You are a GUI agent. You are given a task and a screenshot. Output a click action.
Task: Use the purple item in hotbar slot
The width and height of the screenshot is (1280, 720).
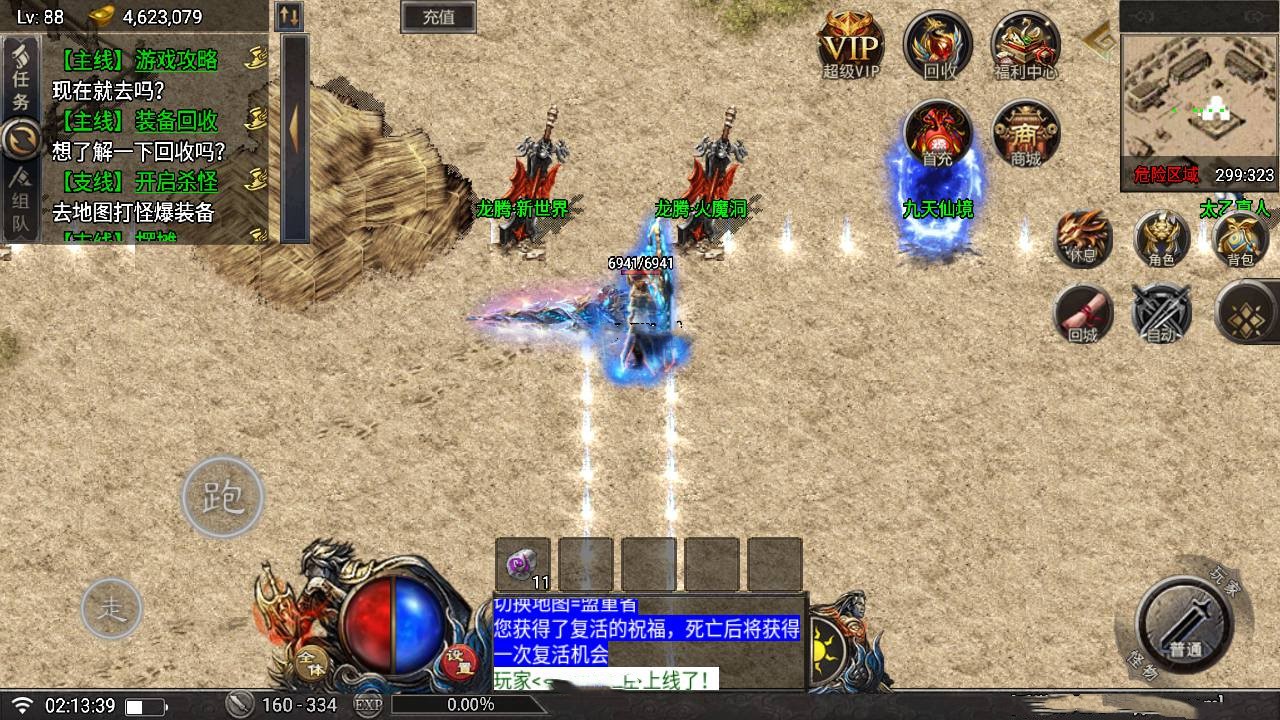pyautogui.click(x=523, y=564)
